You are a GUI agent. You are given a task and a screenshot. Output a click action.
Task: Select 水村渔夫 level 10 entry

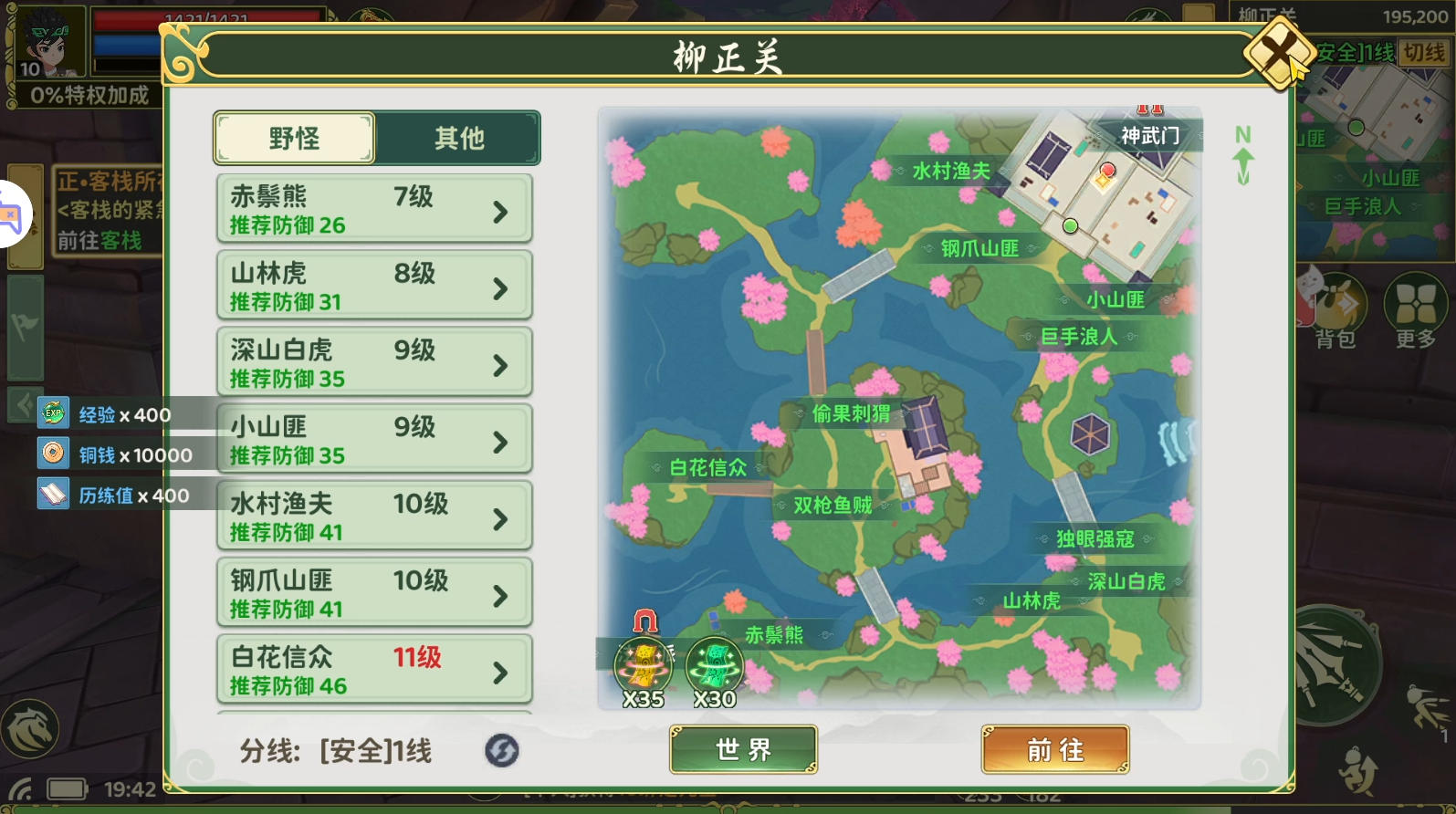tap(374, 517)
